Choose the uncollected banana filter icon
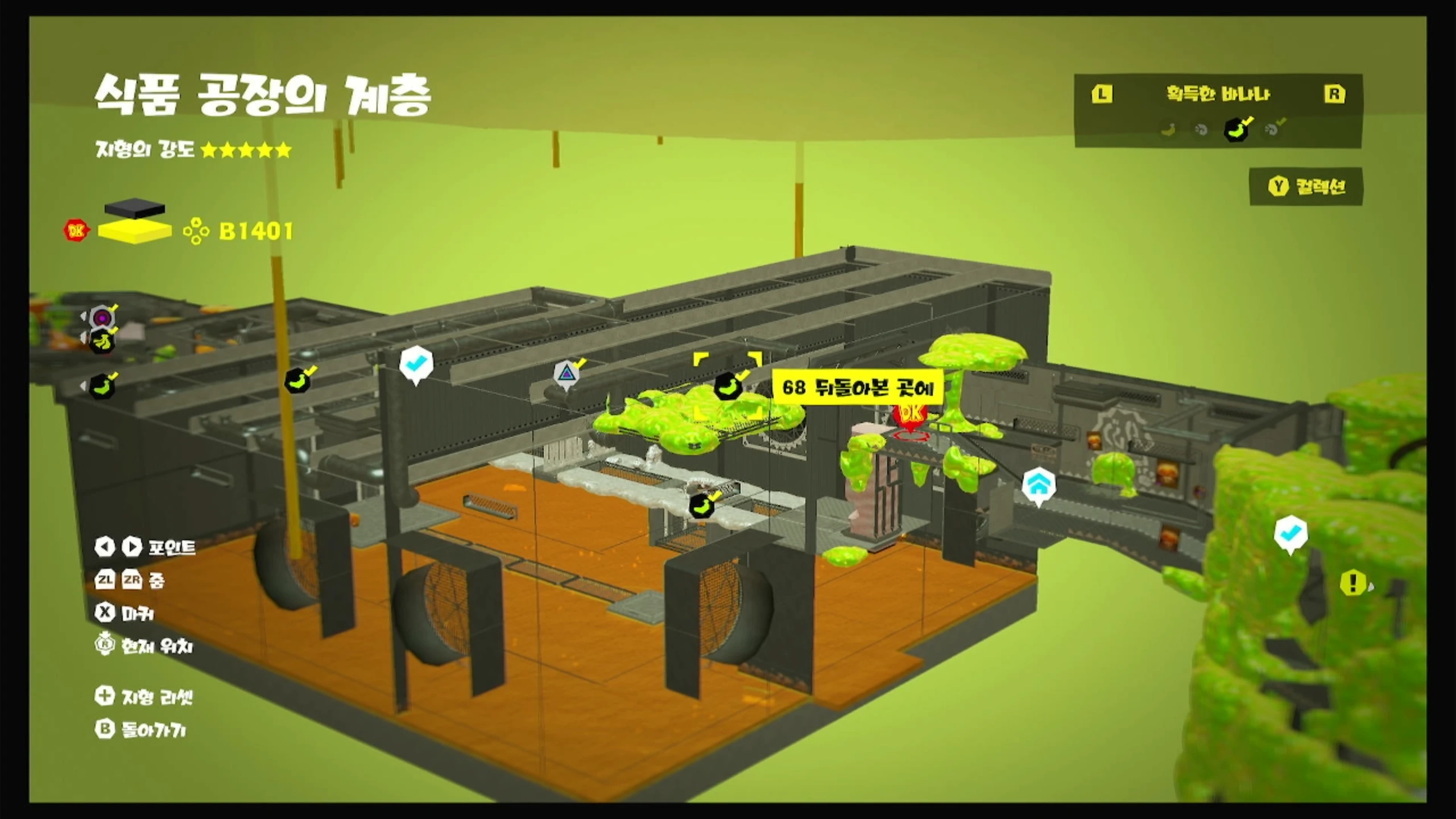 (x=1168, y=130)
